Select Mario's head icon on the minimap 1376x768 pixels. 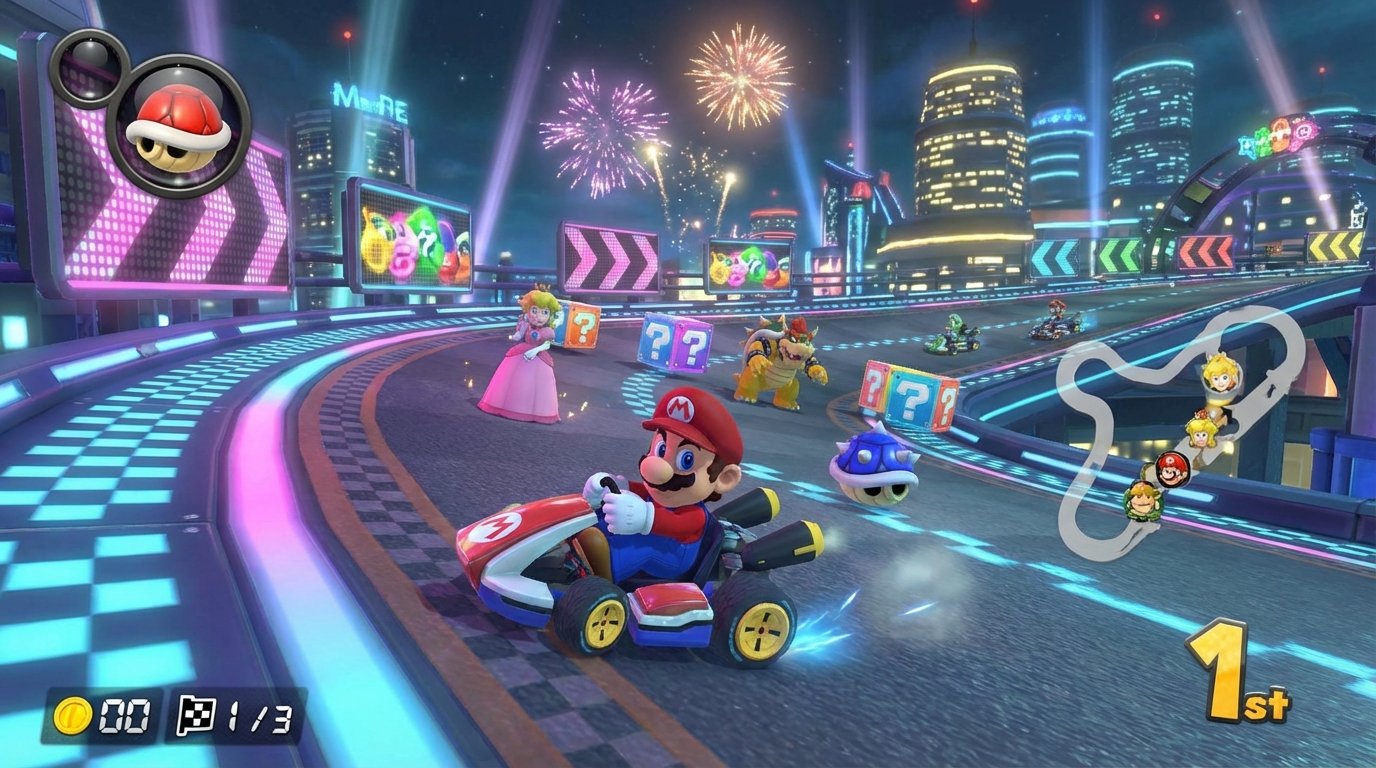coord(1171,467)
